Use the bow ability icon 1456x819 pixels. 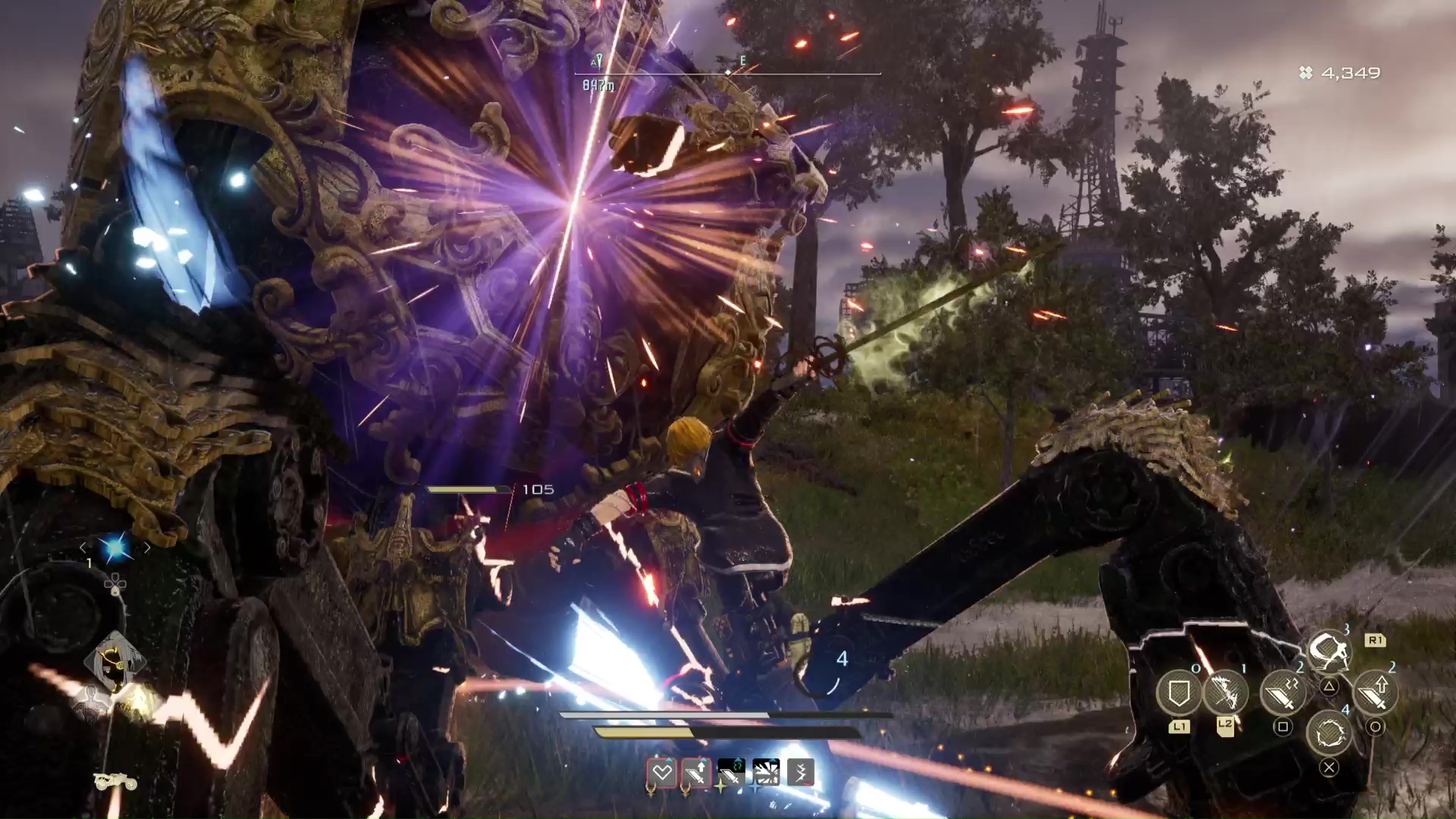[1225, 692]
